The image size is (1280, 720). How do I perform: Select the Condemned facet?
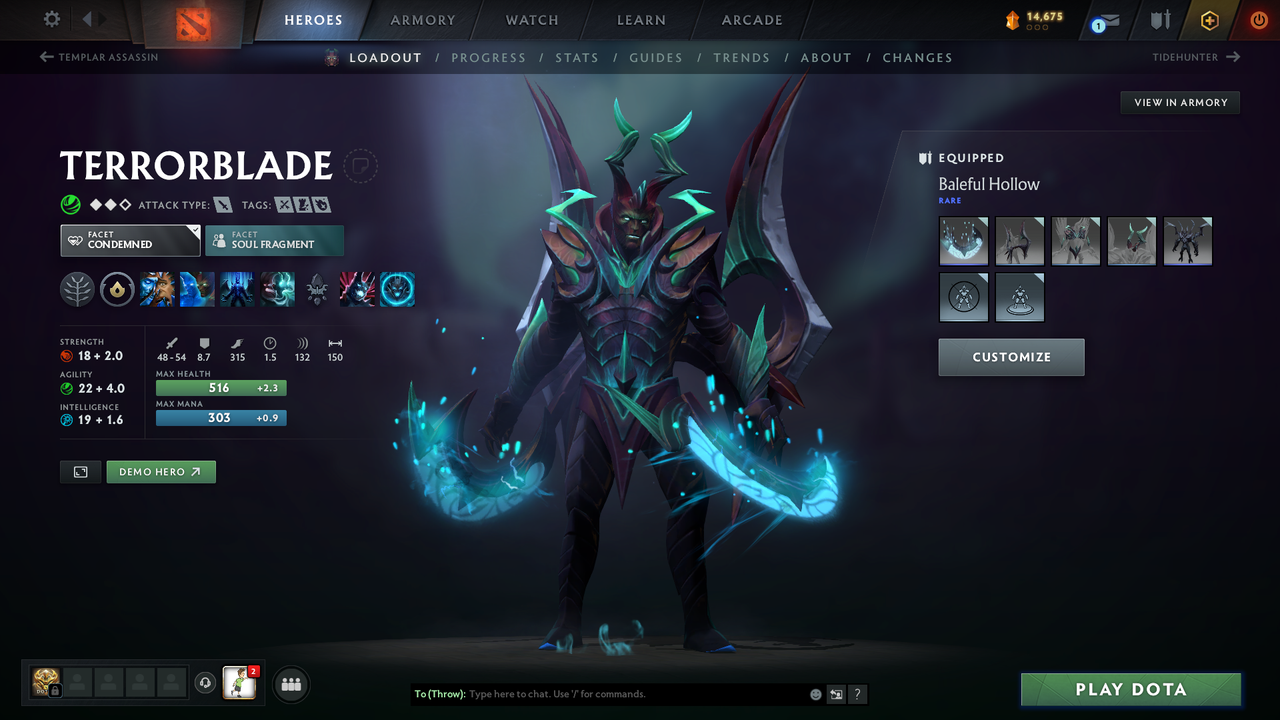[x=129, y=240]
